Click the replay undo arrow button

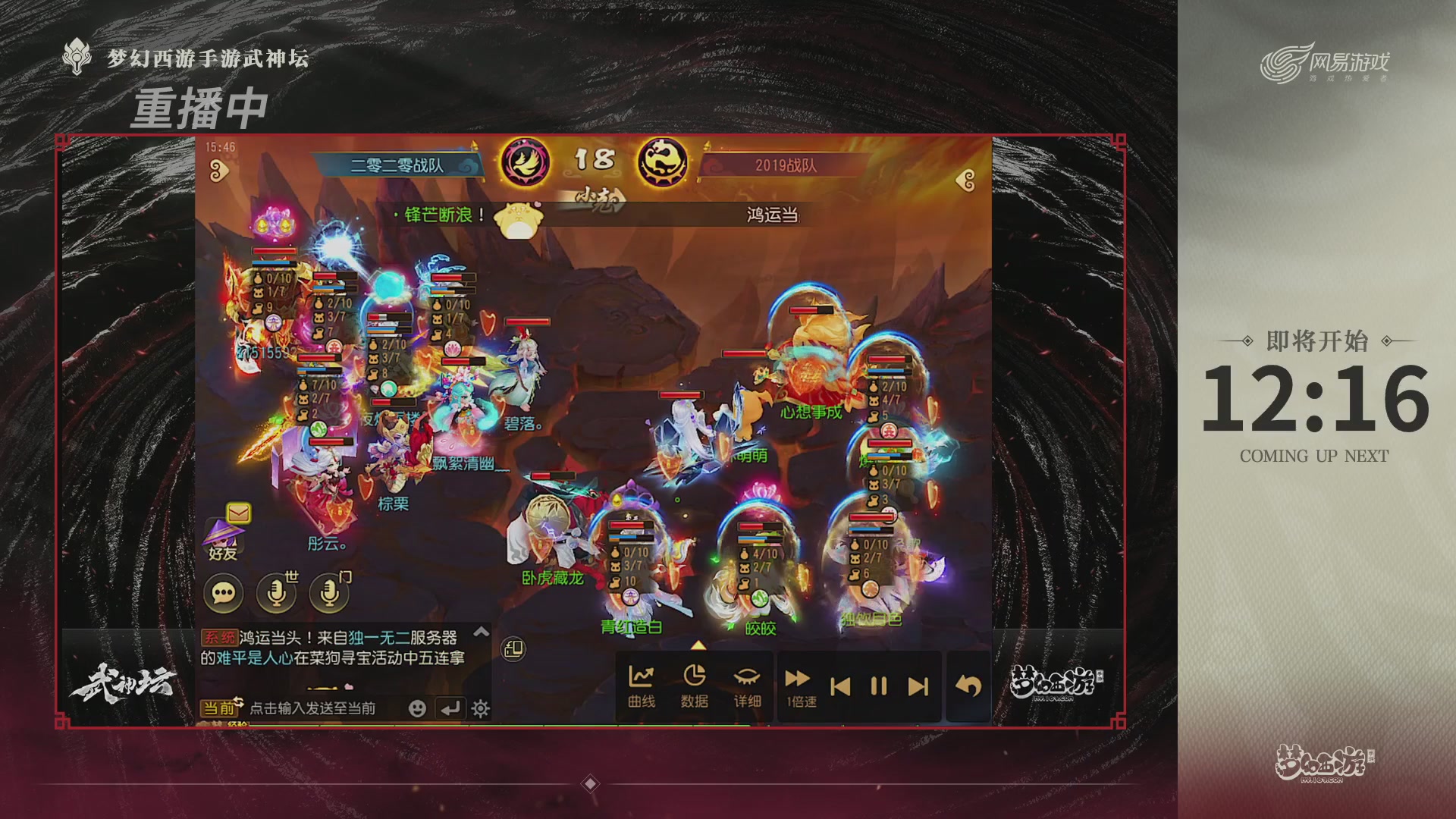967,685
